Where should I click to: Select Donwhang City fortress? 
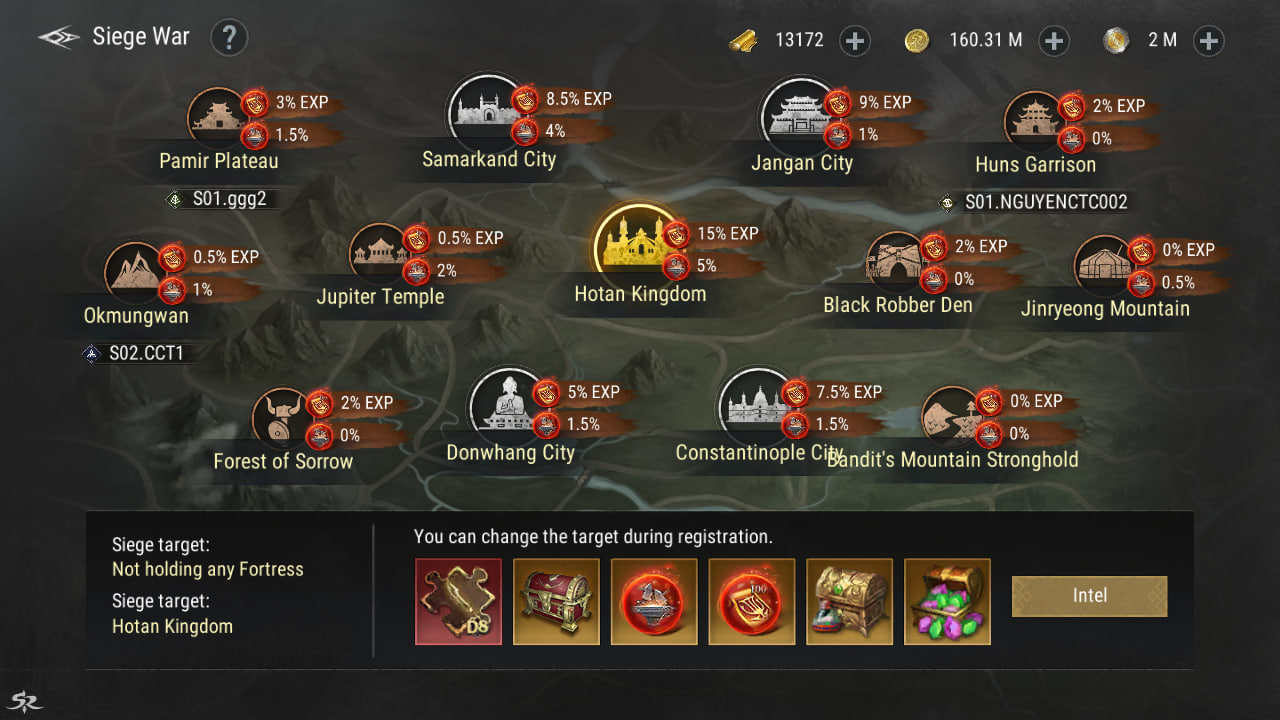506,403
